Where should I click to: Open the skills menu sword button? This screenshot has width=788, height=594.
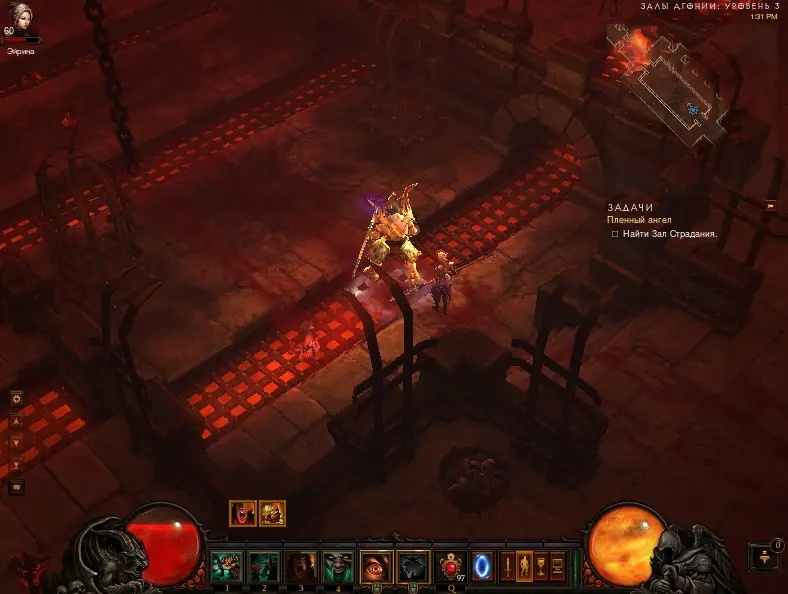point(508,564)
